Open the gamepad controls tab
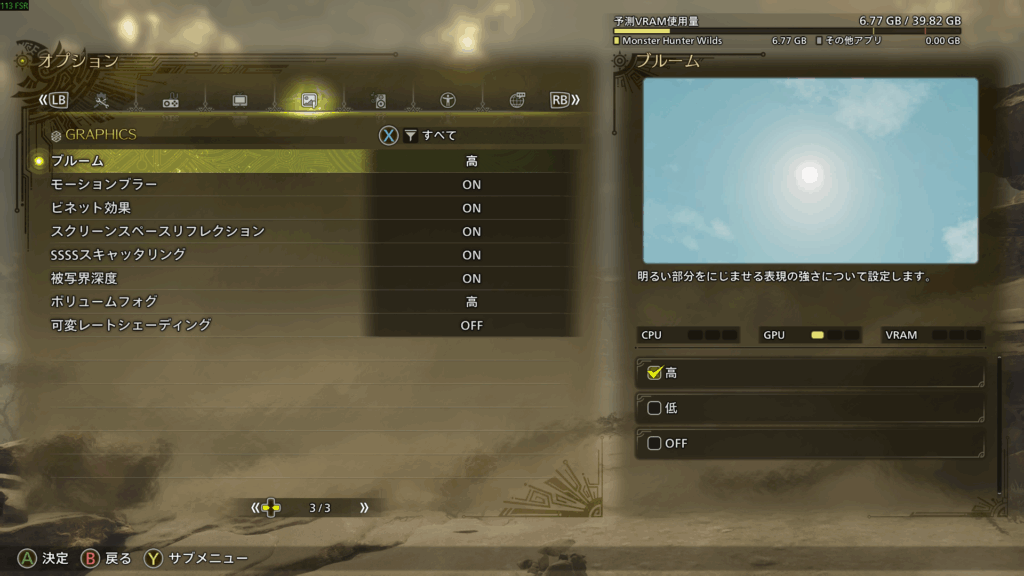Image resolution: width=1024 pixels, height=576 pixels. (171, 100)
